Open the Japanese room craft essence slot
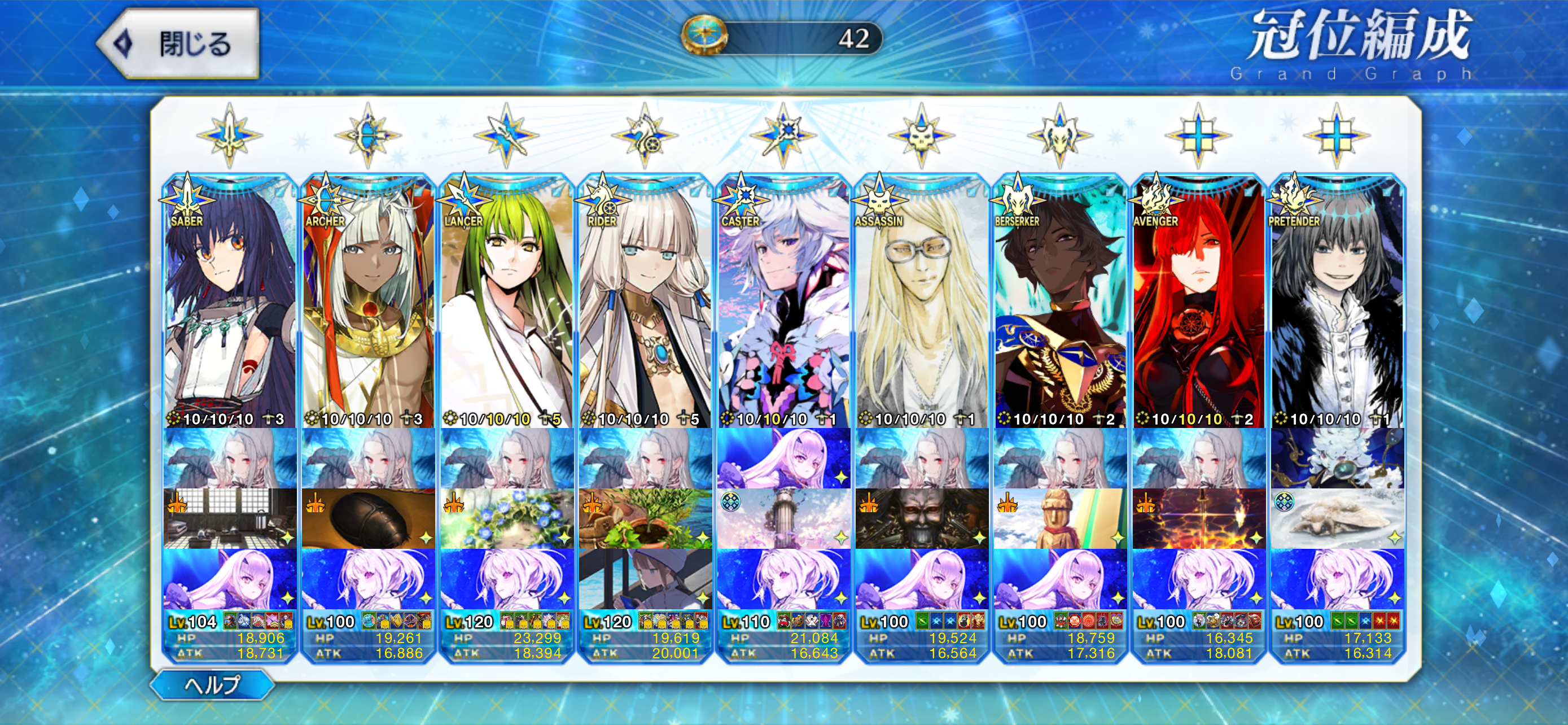The width and height of the screenshot is (1568, 725). tap(230, 519)
